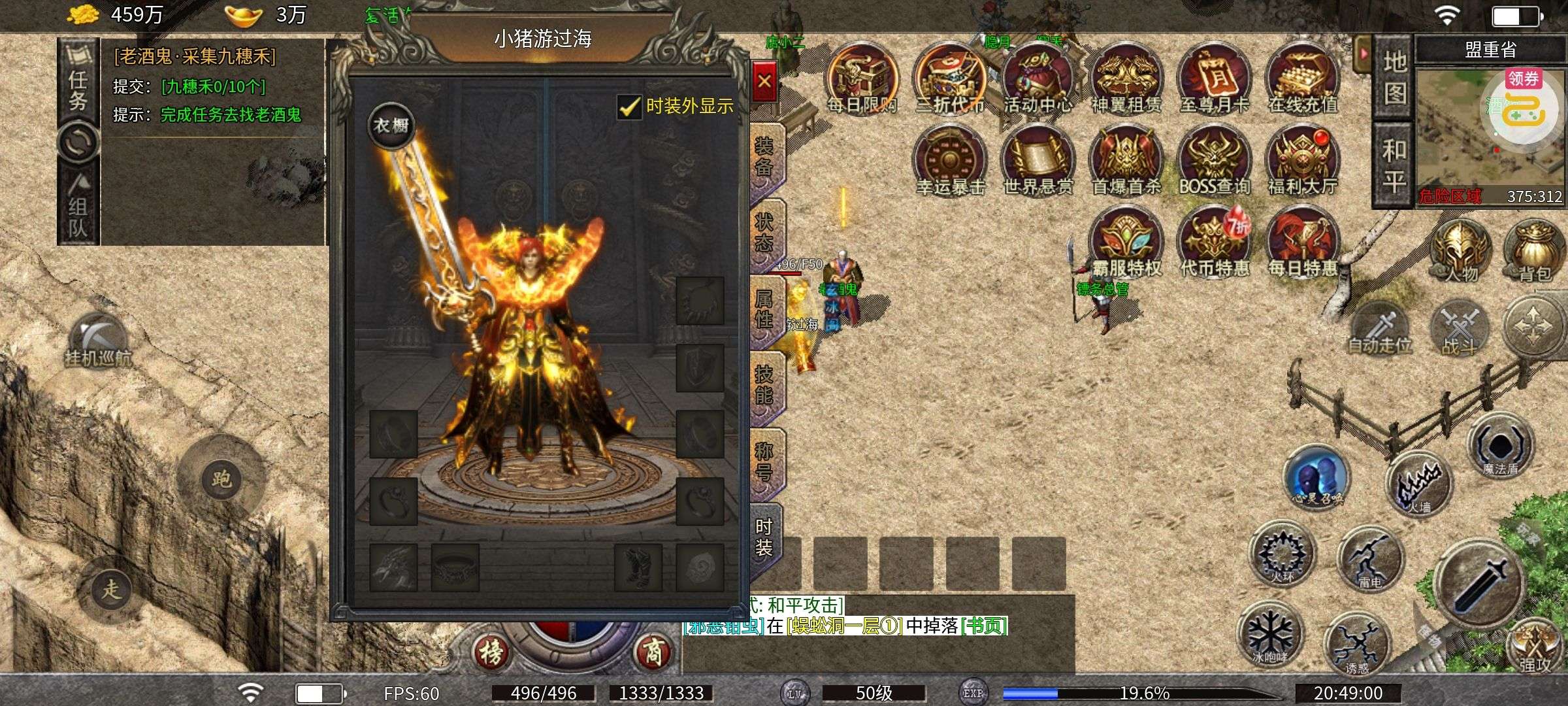Screen dimensions: 1568x706
Task: Open the 衣橱 wardrobe button
Action: (391, 125)
